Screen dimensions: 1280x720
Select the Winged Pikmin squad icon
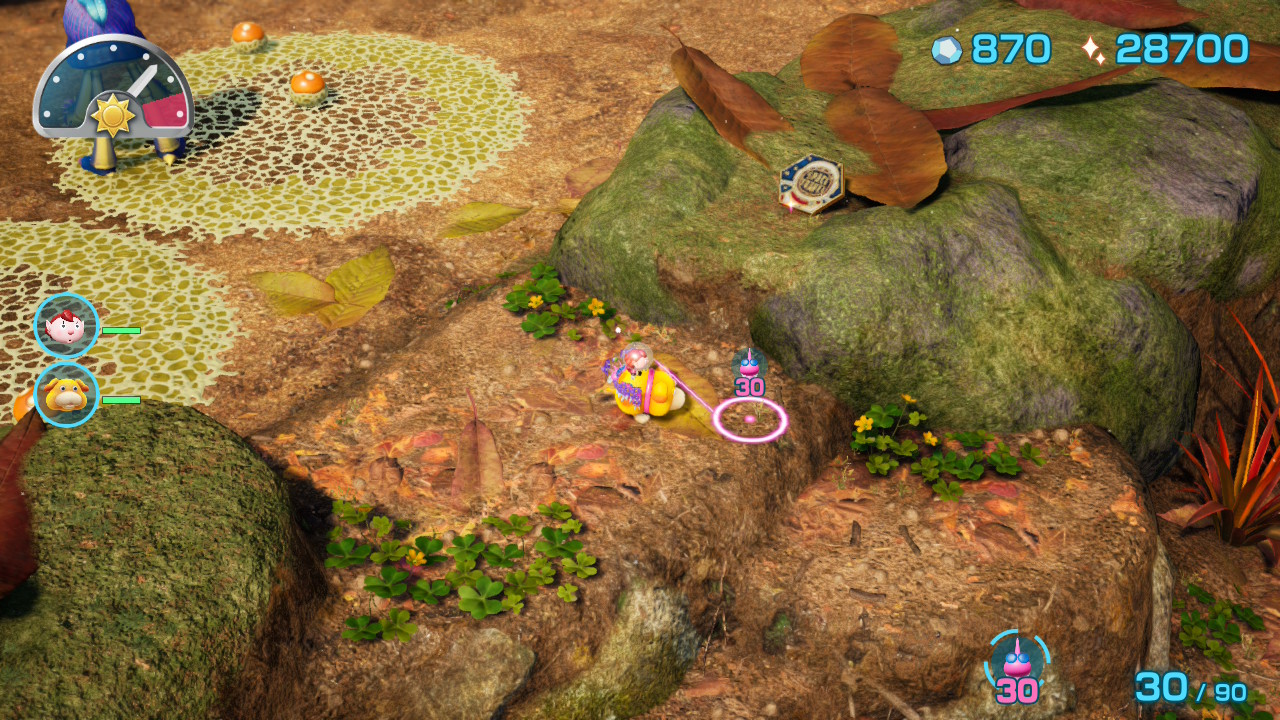(1017, 661)
